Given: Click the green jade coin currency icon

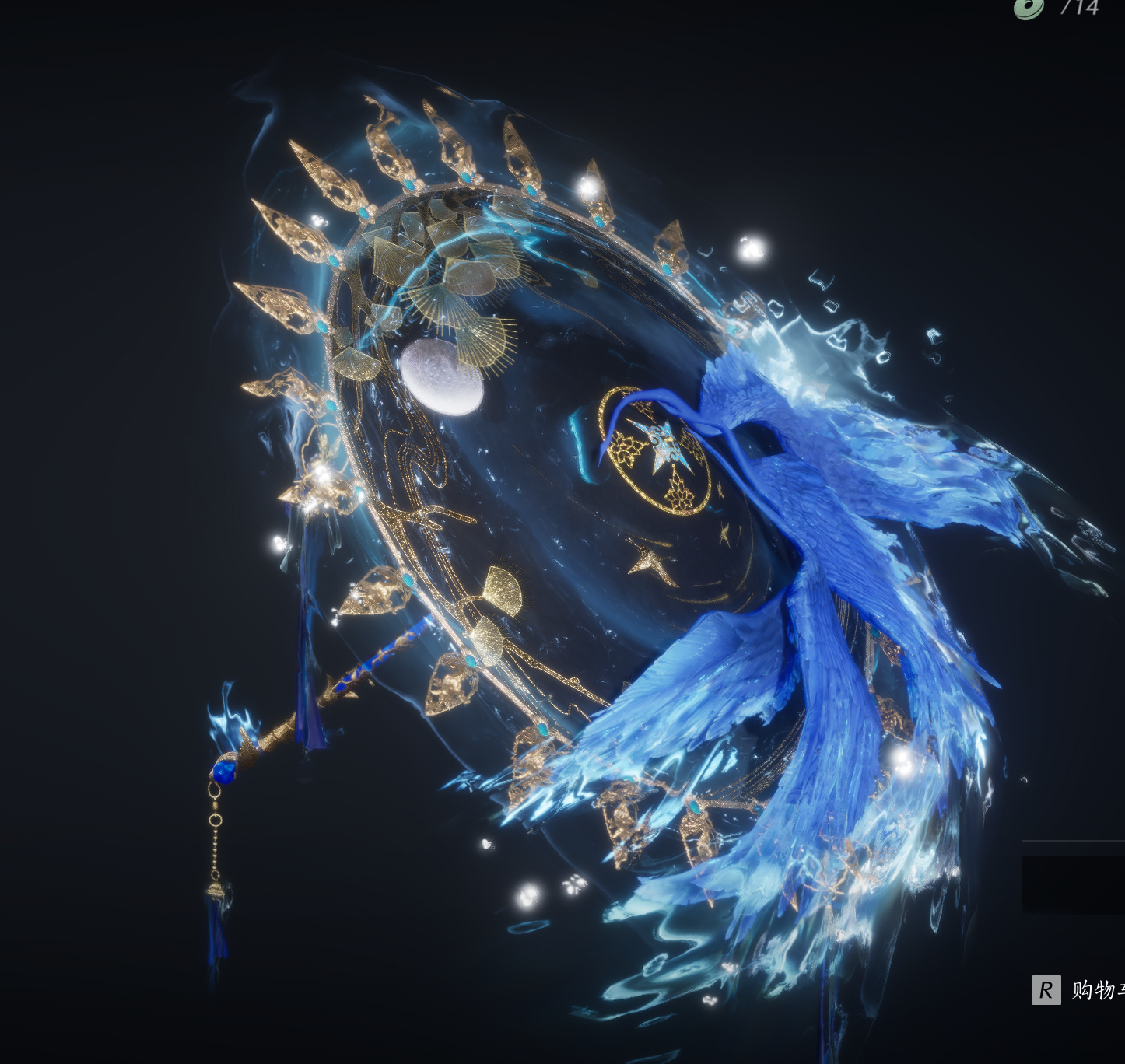Looking at the screenshot, I should pos(1029,8).
